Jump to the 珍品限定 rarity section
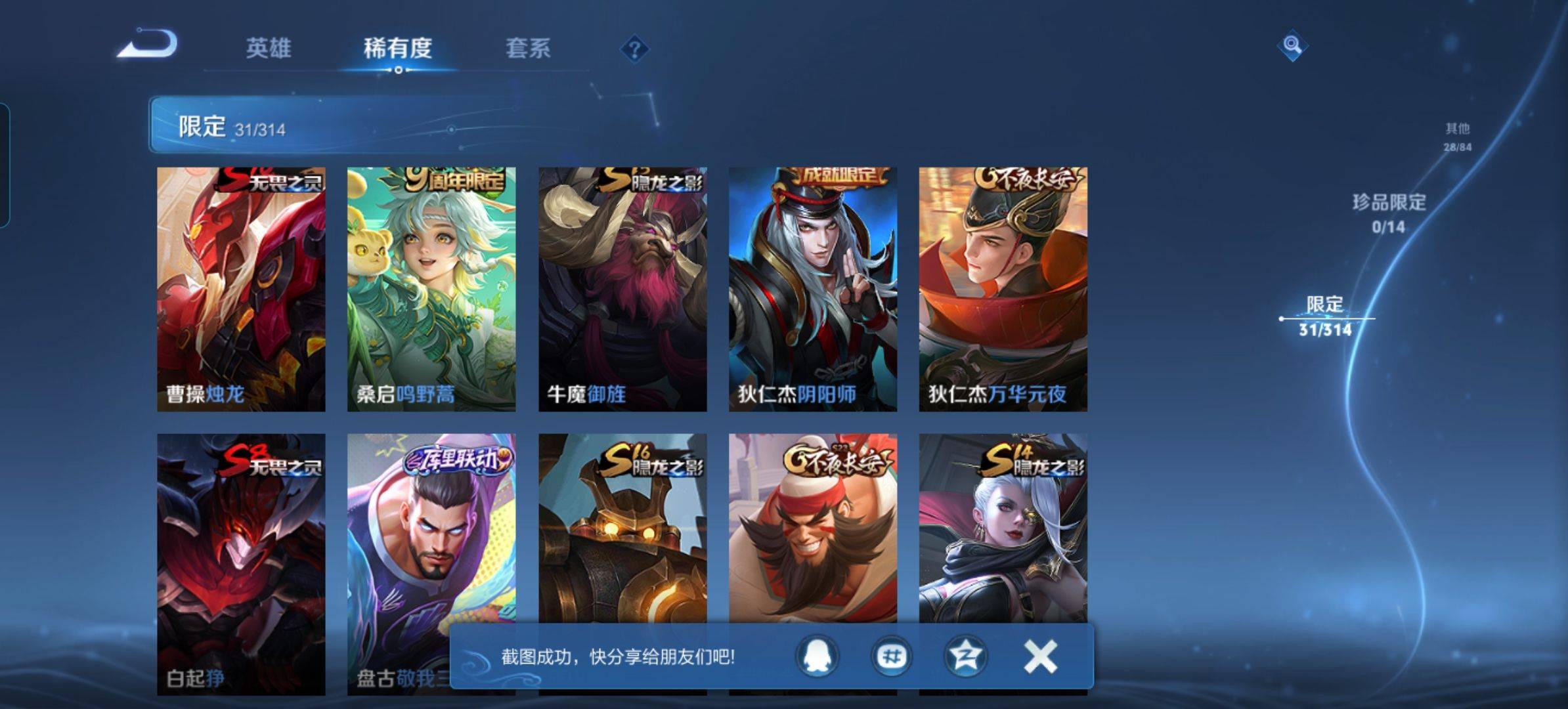Screen dimensions: 1568x709 (1389, 212)
